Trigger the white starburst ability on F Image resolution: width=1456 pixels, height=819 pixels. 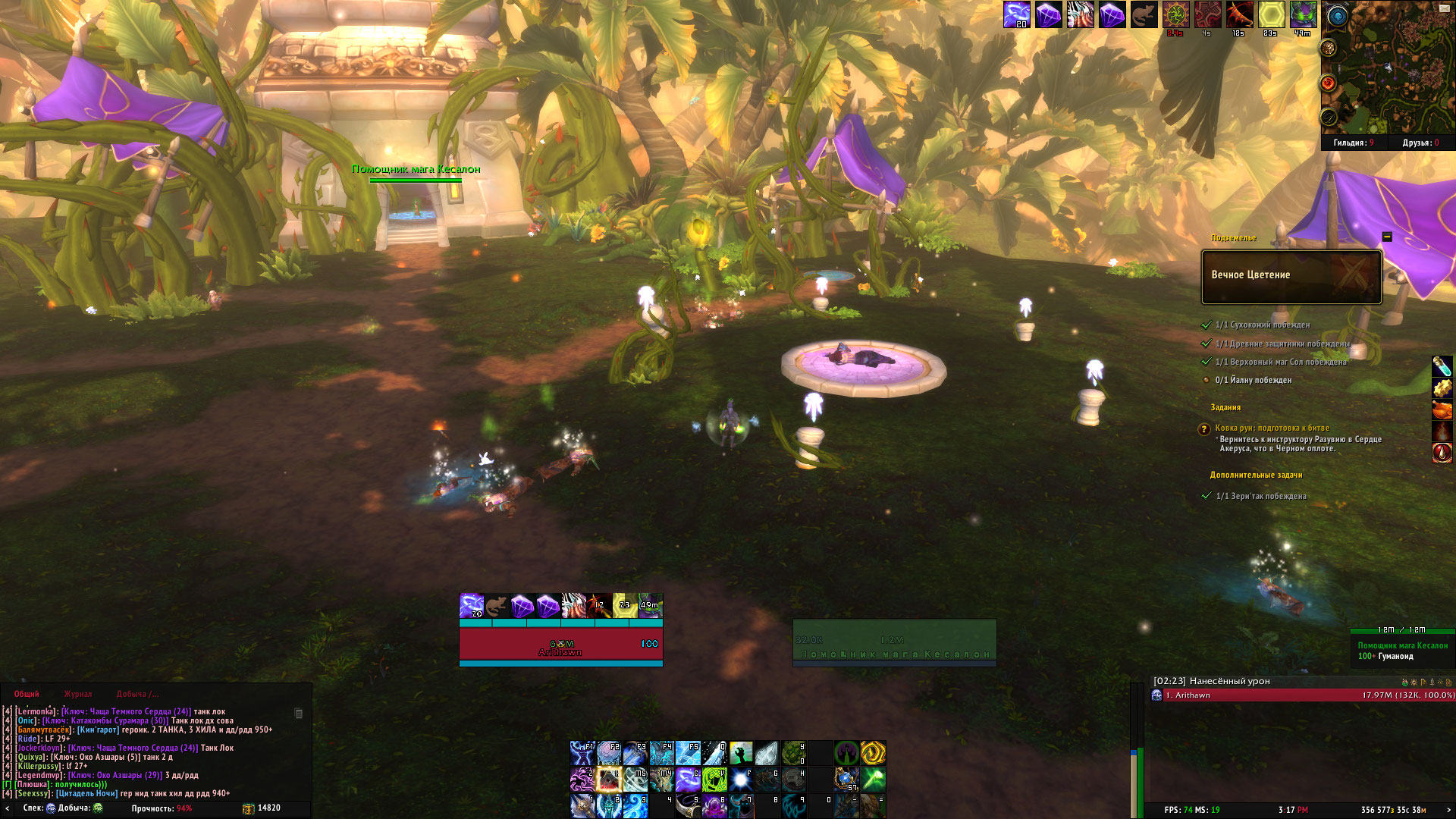(x=741, y=779)
